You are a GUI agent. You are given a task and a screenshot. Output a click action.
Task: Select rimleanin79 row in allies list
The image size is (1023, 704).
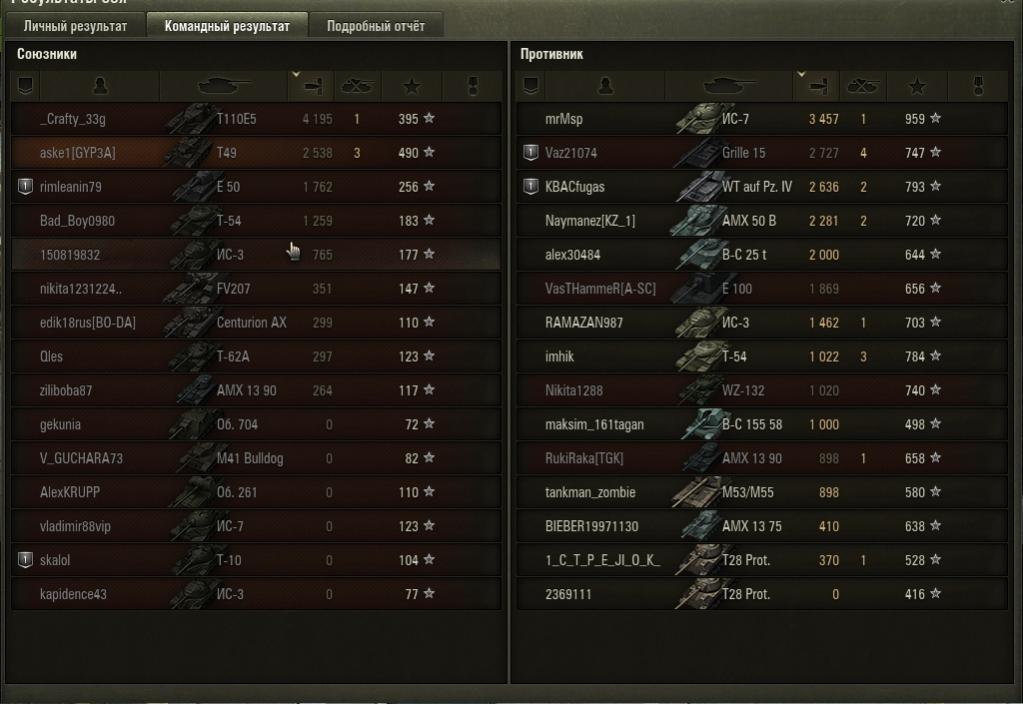[255, 187]
